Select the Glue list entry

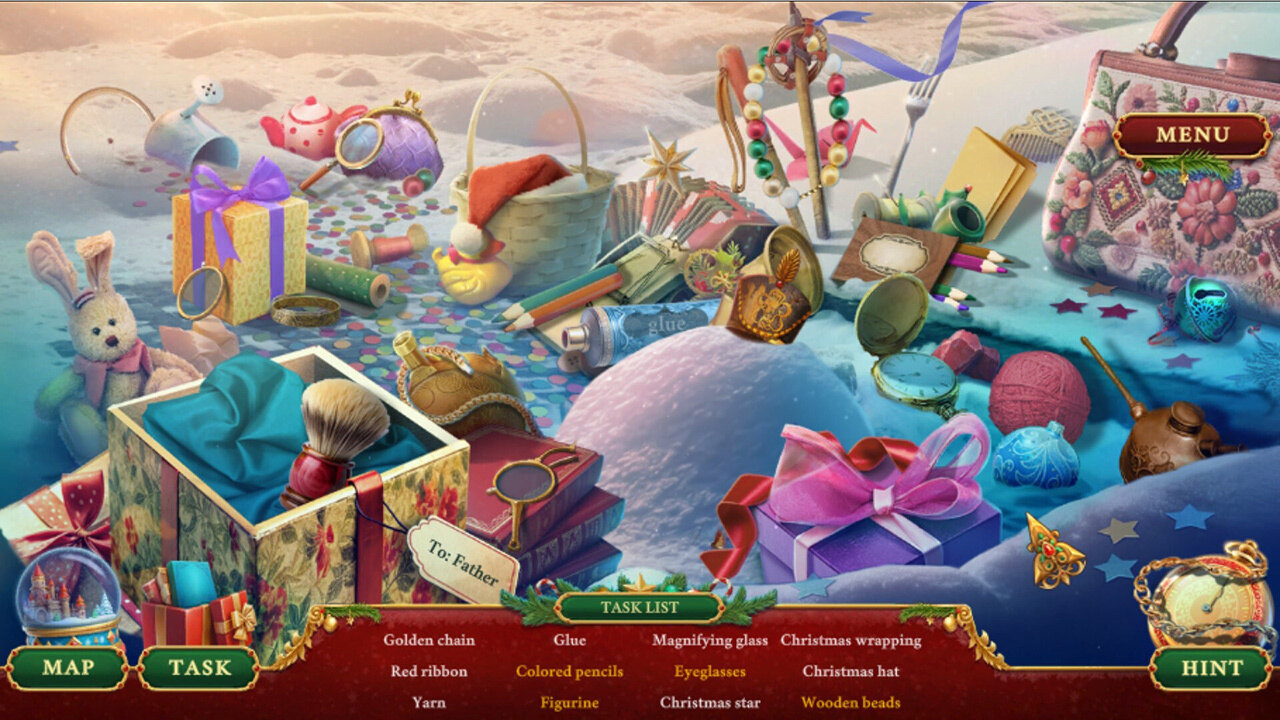click(569, 640)
